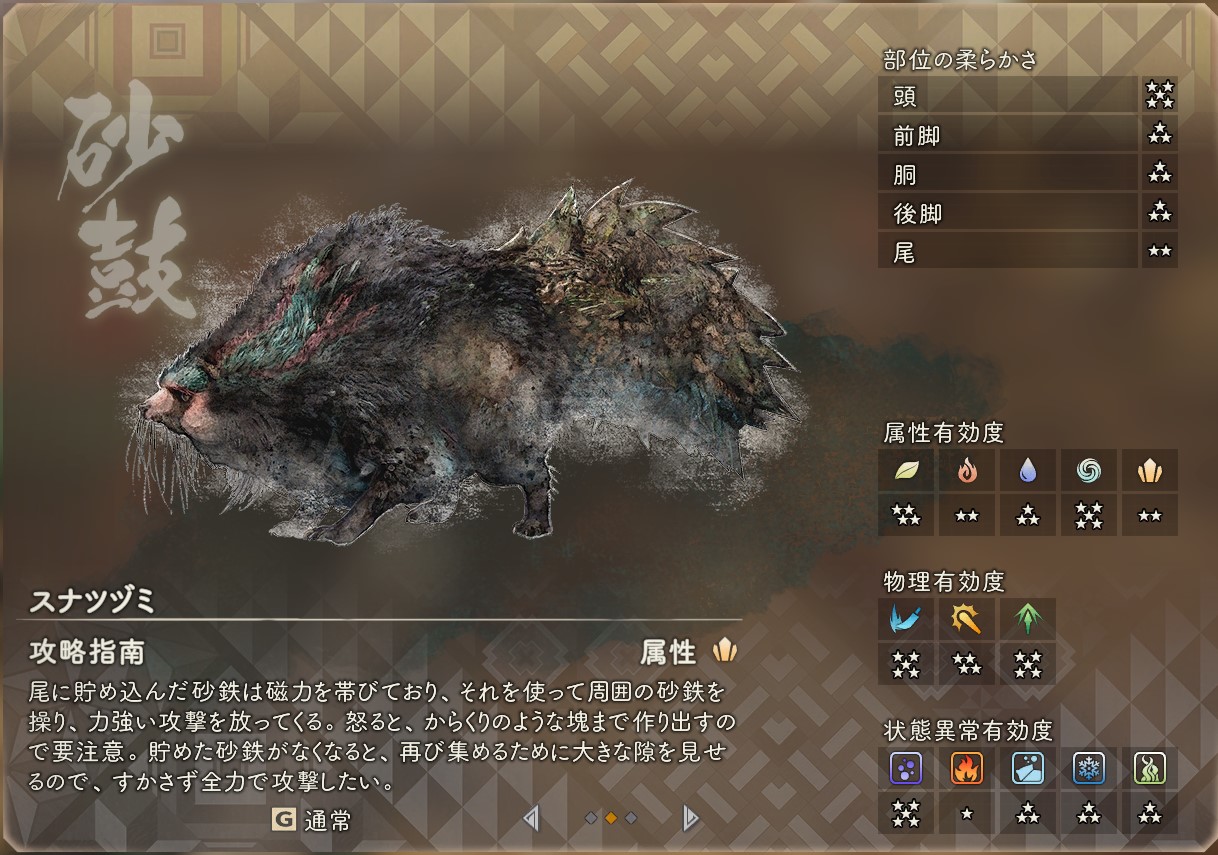Choose the 胴 body part row
The width and height of the screenshot is (1218, 855).
click(1008, 174)
